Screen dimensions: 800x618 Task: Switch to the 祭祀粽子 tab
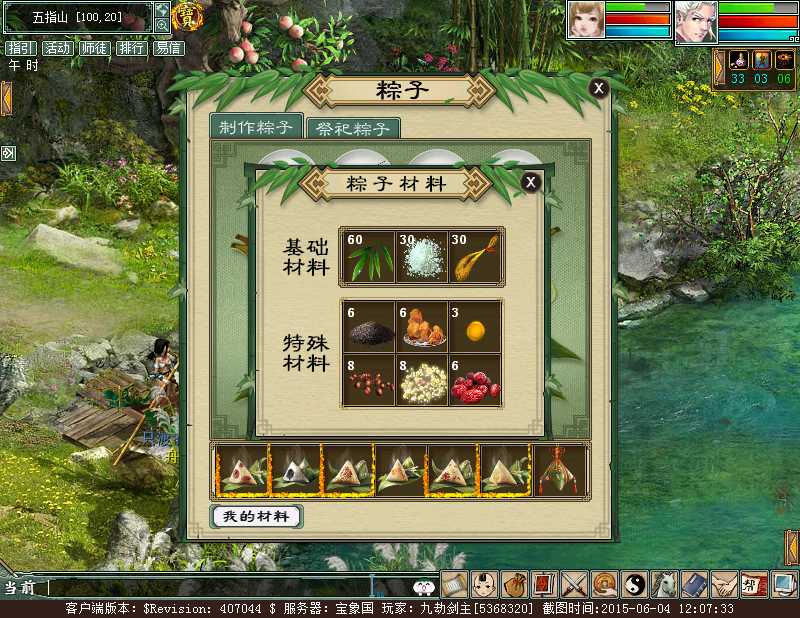coord(352,129)
